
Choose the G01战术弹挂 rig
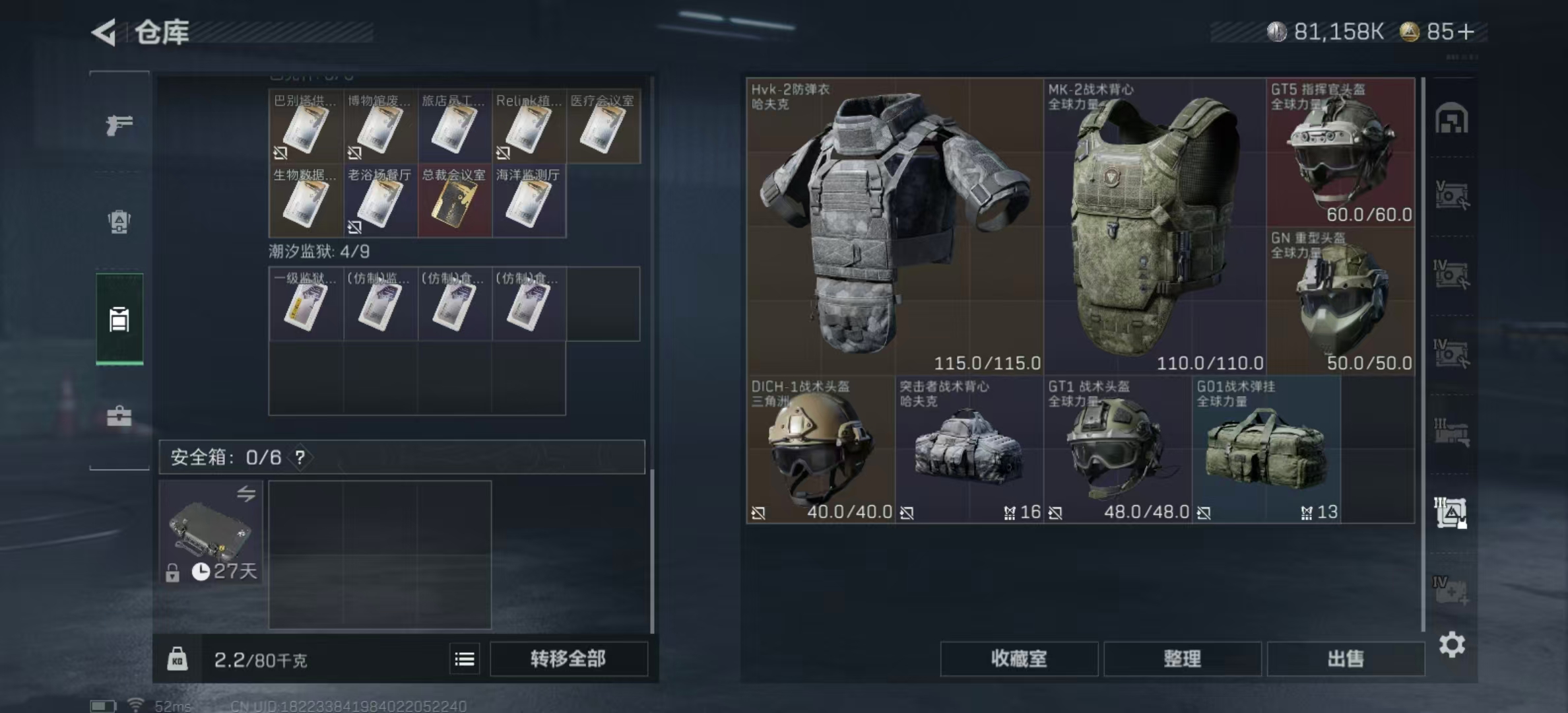click(1266, 450)
